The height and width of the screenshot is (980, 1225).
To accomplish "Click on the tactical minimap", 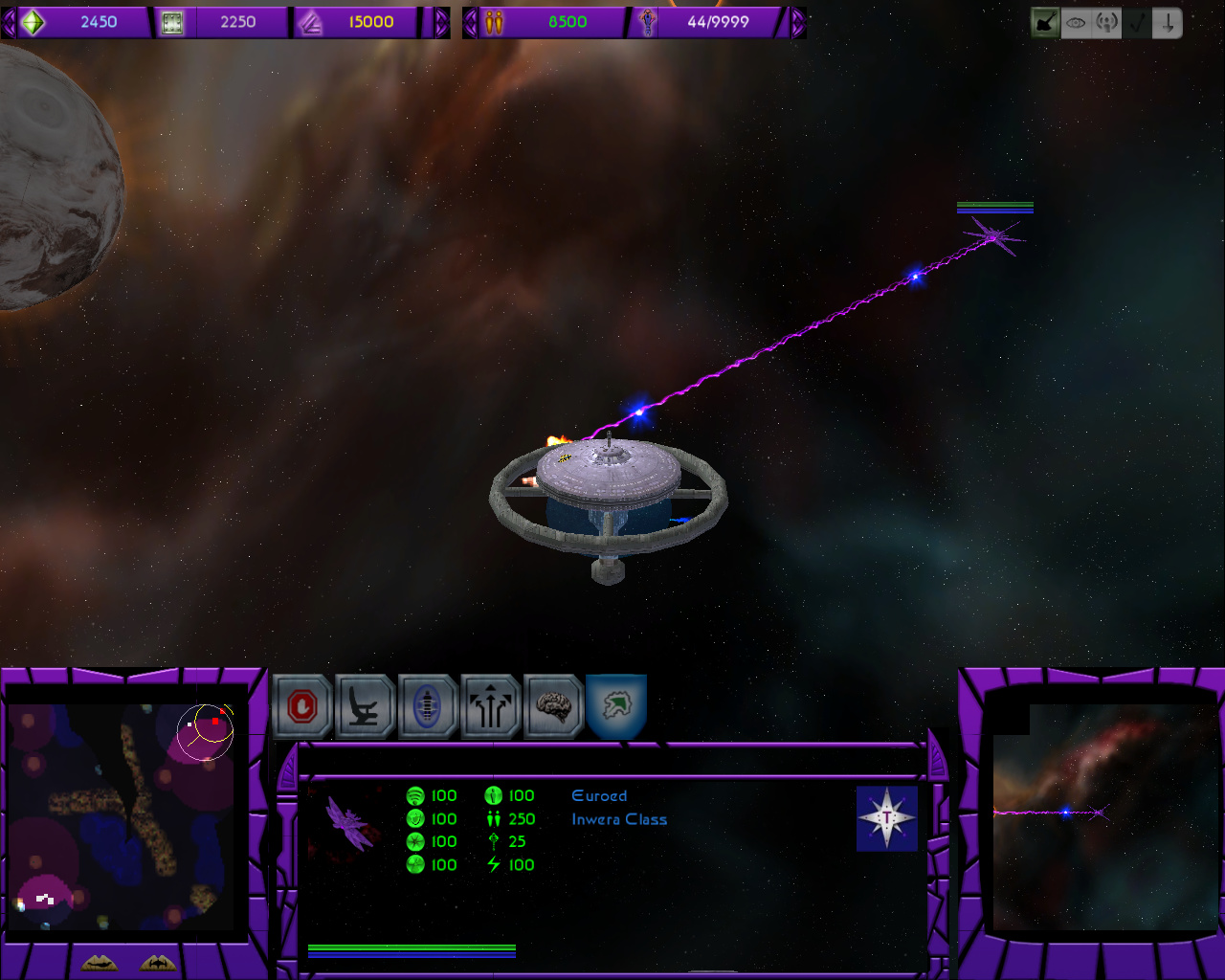I will coord(121,816).
